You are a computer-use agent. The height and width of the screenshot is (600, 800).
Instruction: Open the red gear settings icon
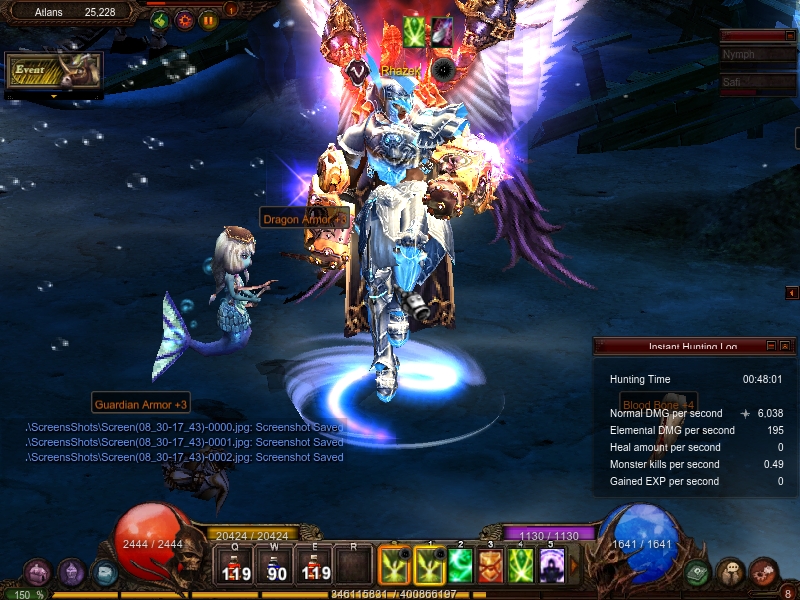185,20
